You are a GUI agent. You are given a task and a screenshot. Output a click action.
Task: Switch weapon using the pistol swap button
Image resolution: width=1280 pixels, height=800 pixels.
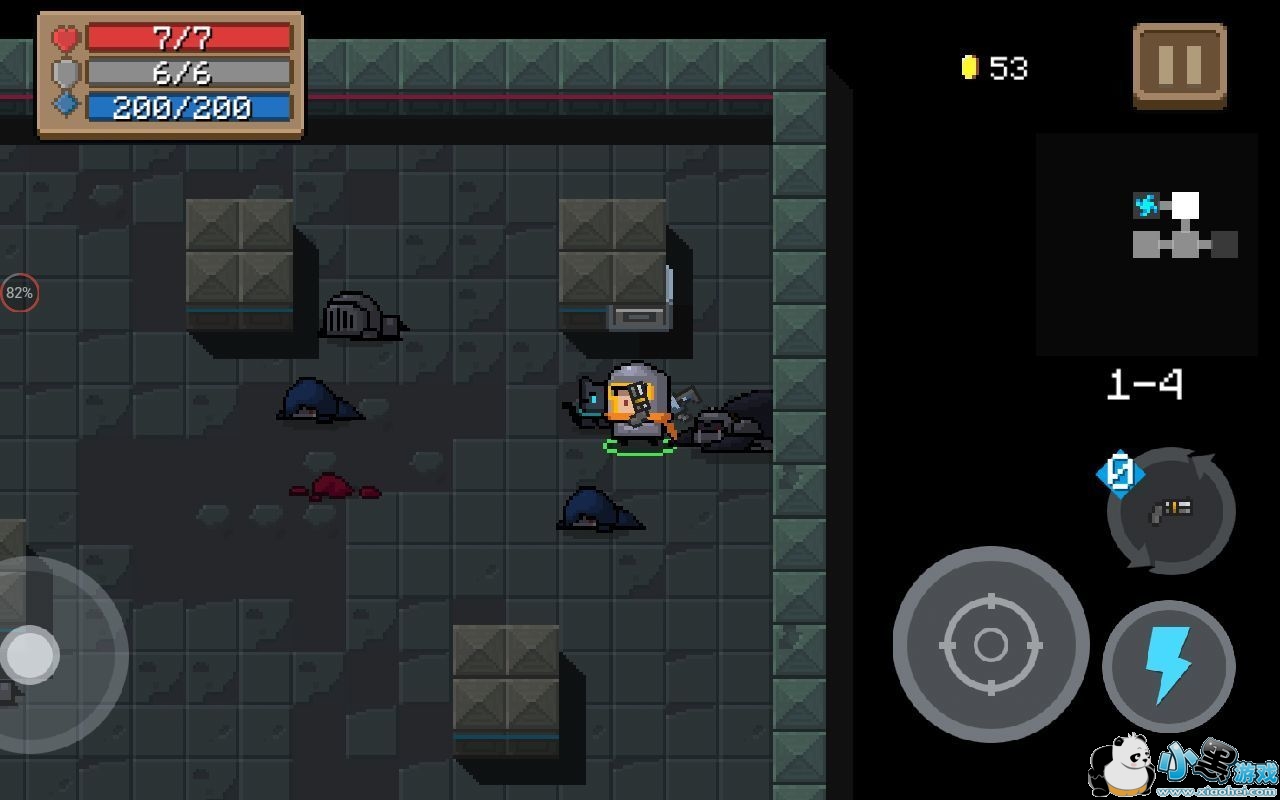(1170, 510)
